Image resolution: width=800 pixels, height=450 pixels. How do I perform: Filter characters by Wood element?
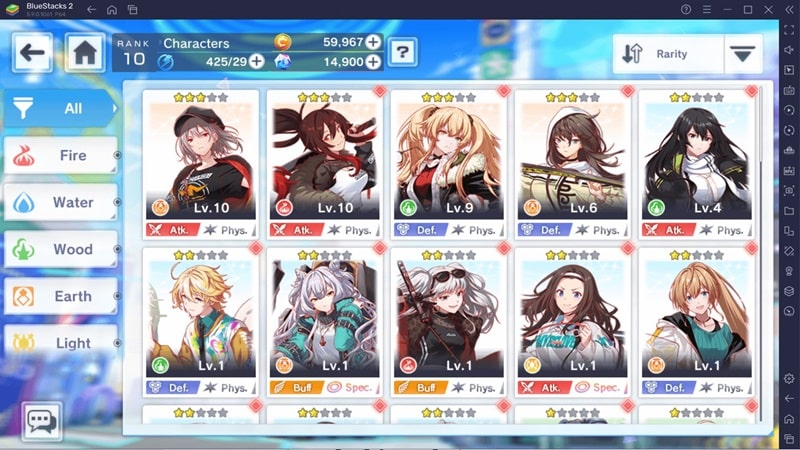[60, 249]
